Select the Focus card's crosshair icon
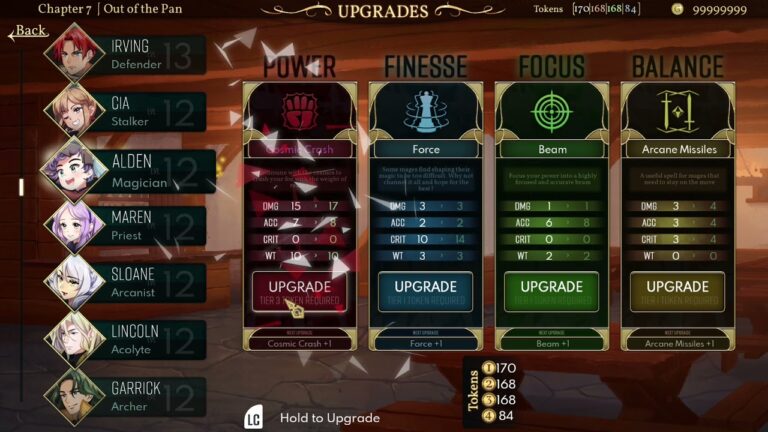The image size is (768, 432). click(x=551, y=111)
